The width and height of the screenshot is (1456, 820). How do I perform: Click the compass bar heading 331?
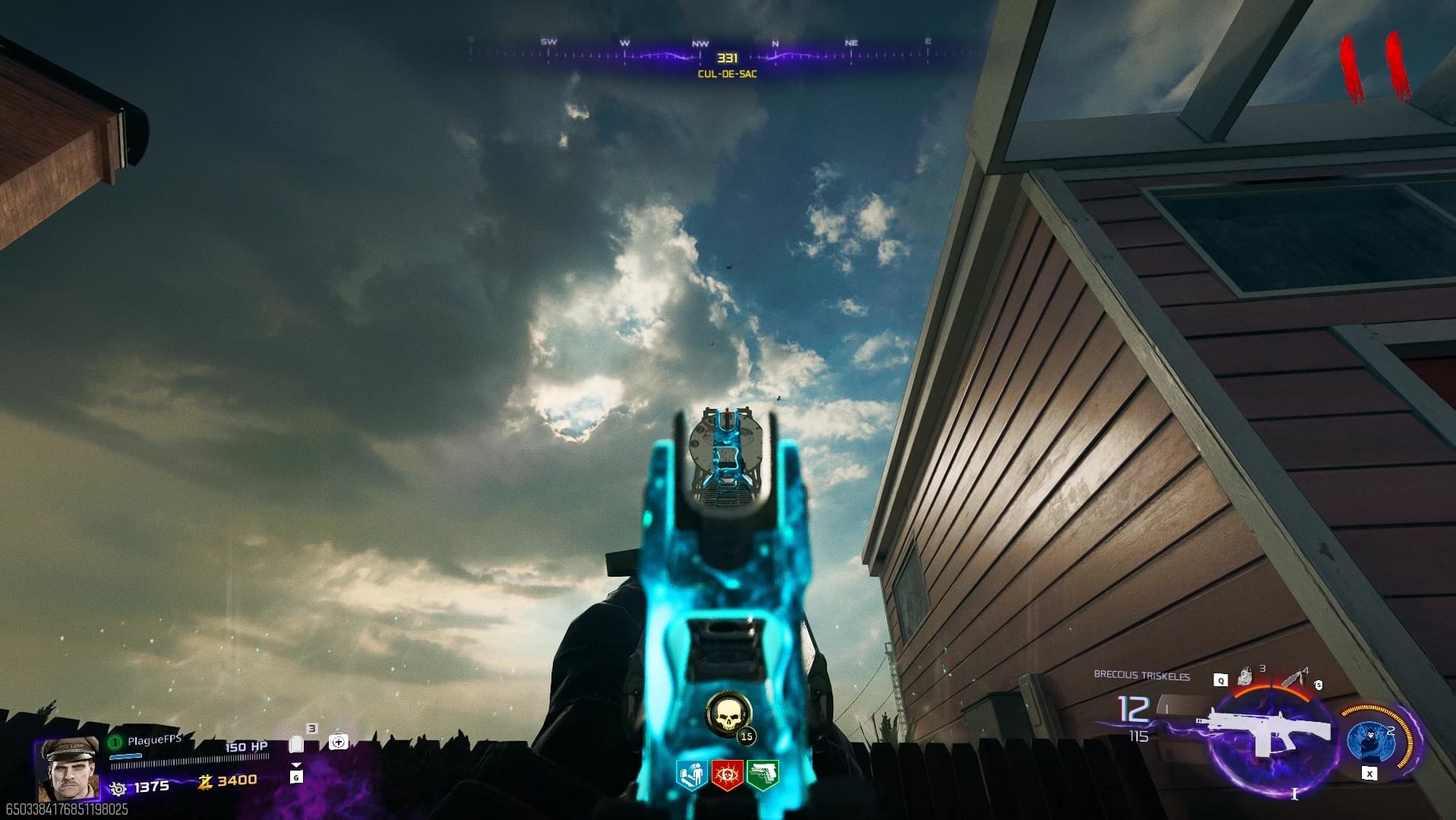tap(727, 58)
